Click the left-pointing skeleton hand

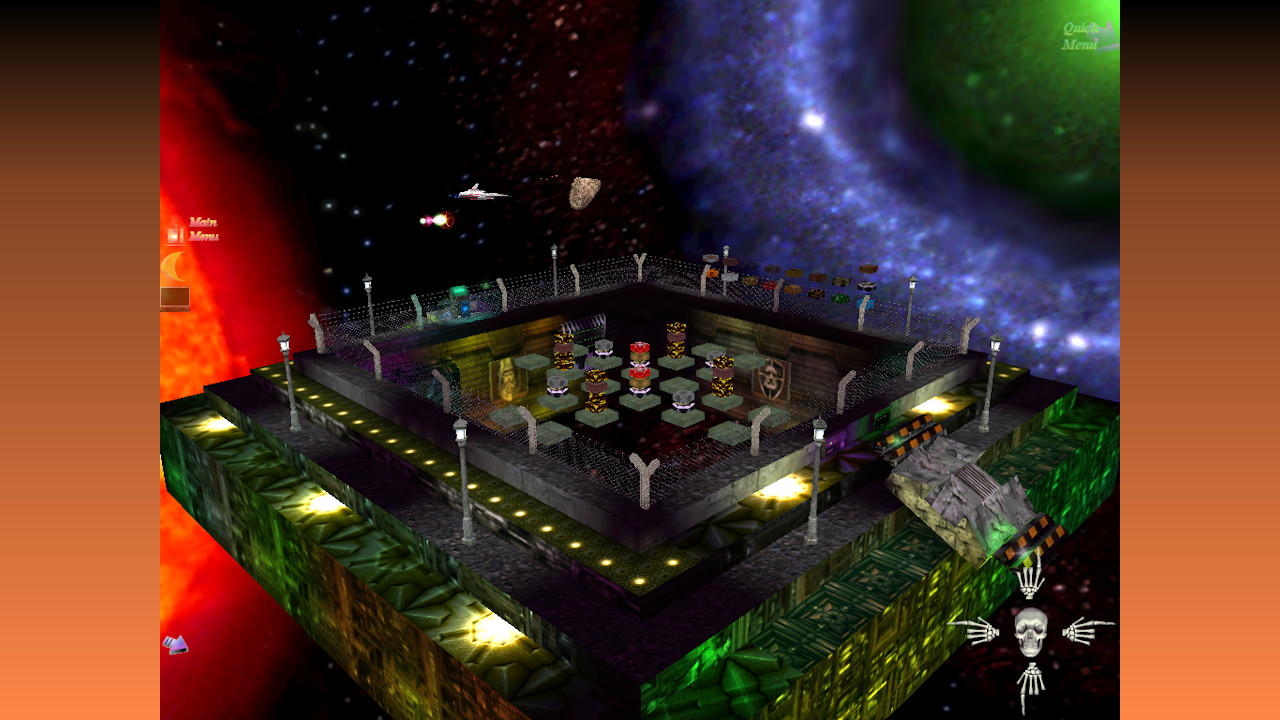click(x=983, y=632)
